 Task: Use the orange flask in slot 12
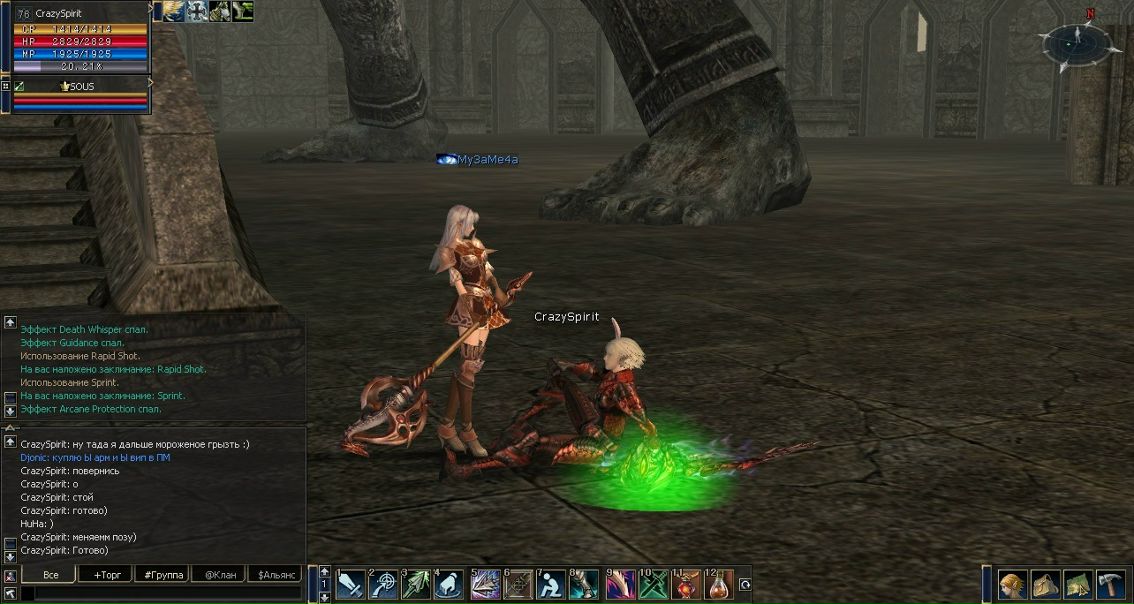[720, 584]
